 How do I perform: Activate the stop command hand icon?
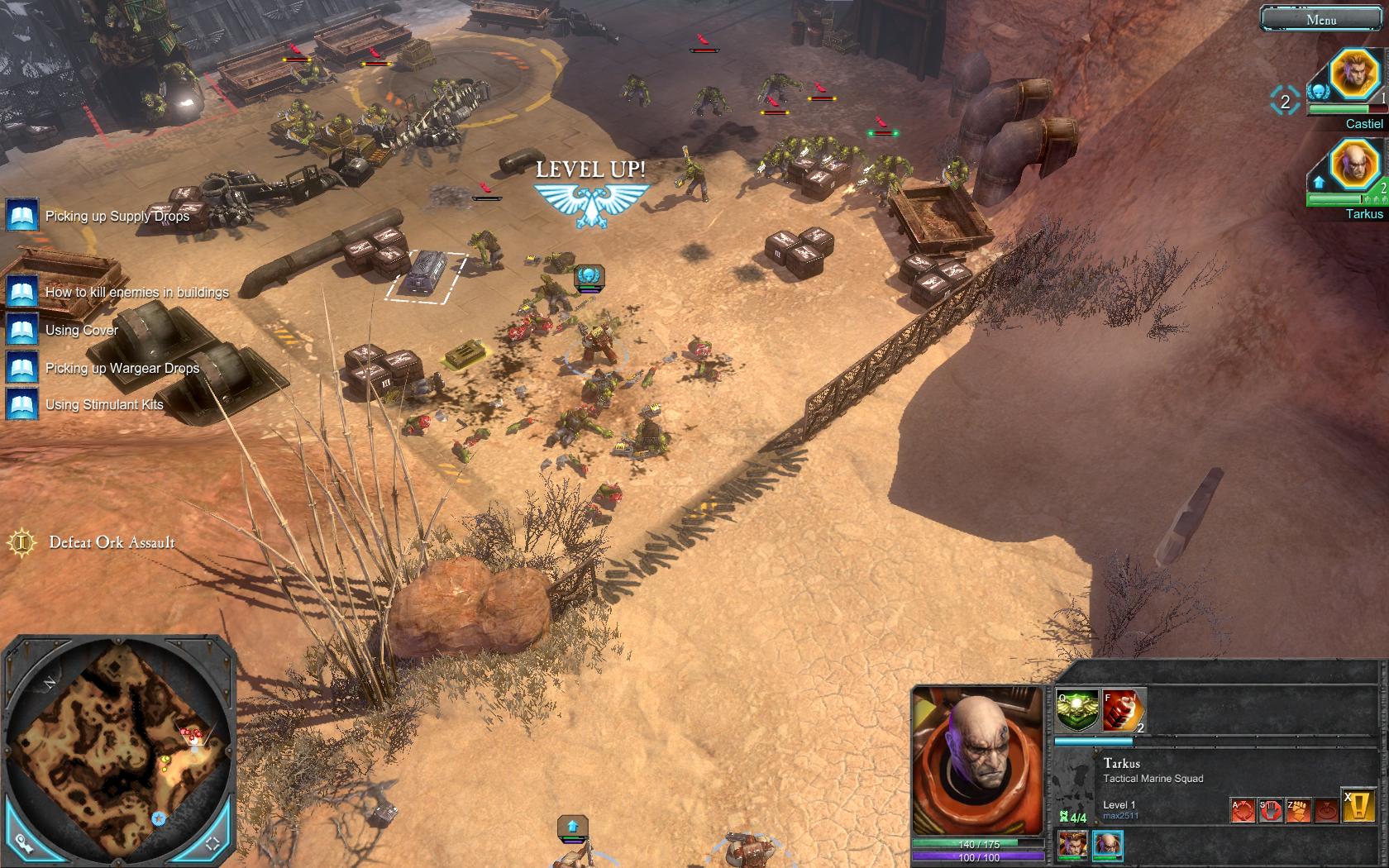pos(1270,809)
